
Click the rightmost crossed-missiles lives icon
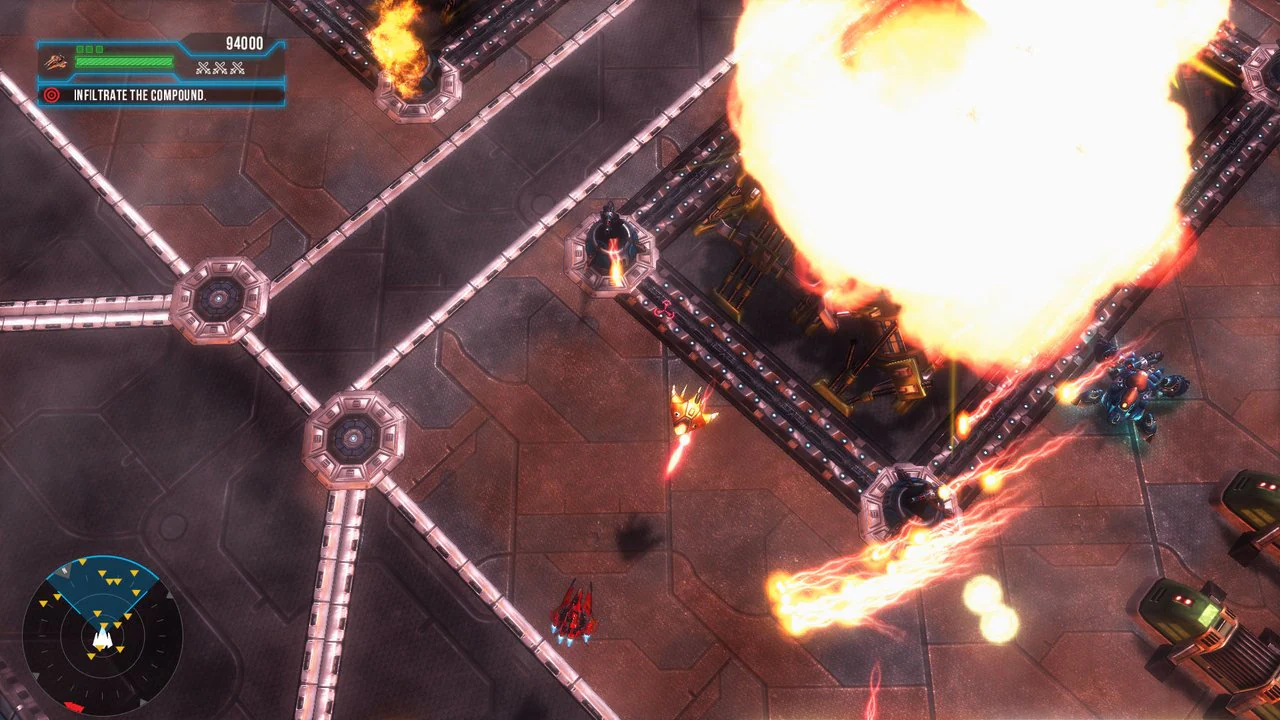click(236, 68)
